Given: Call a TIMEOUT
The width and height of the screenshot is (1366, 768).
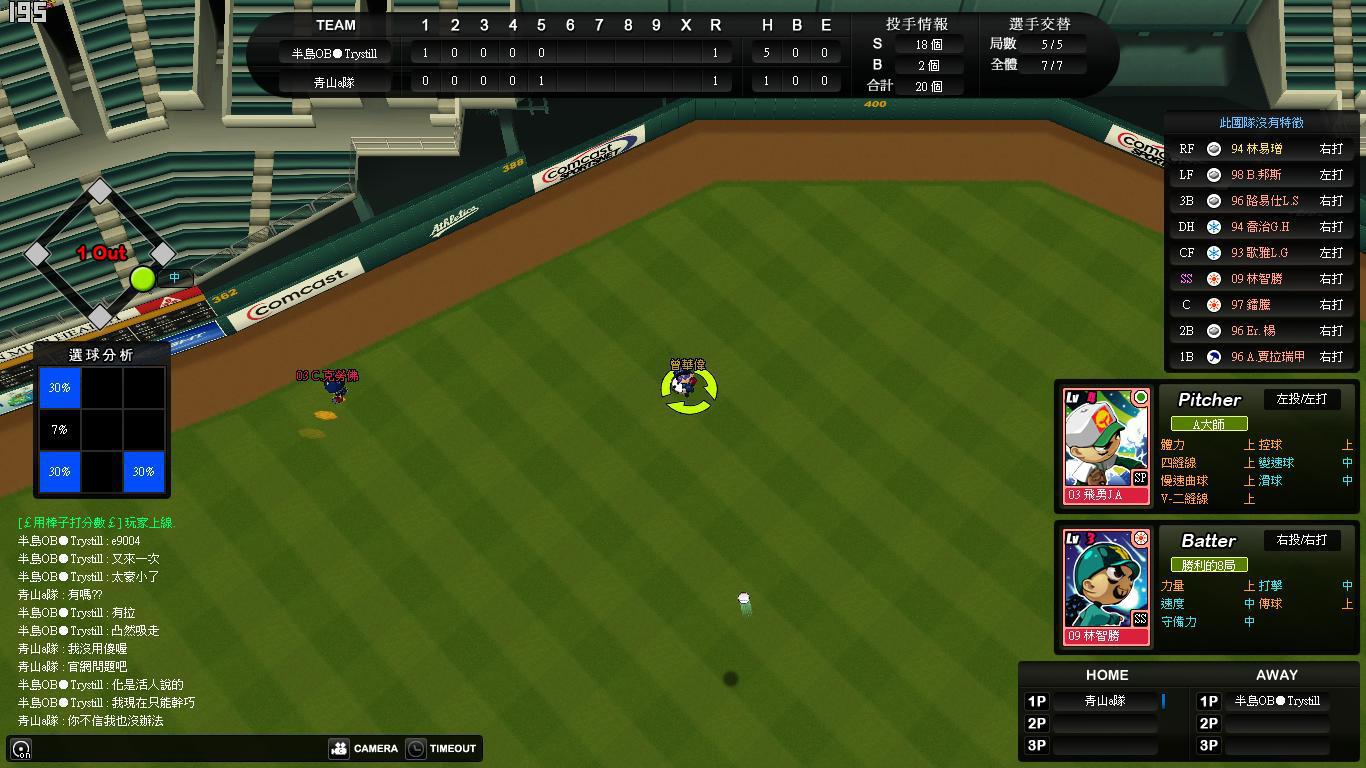Looking at the screenshot, I should click(x=441, y=748).
